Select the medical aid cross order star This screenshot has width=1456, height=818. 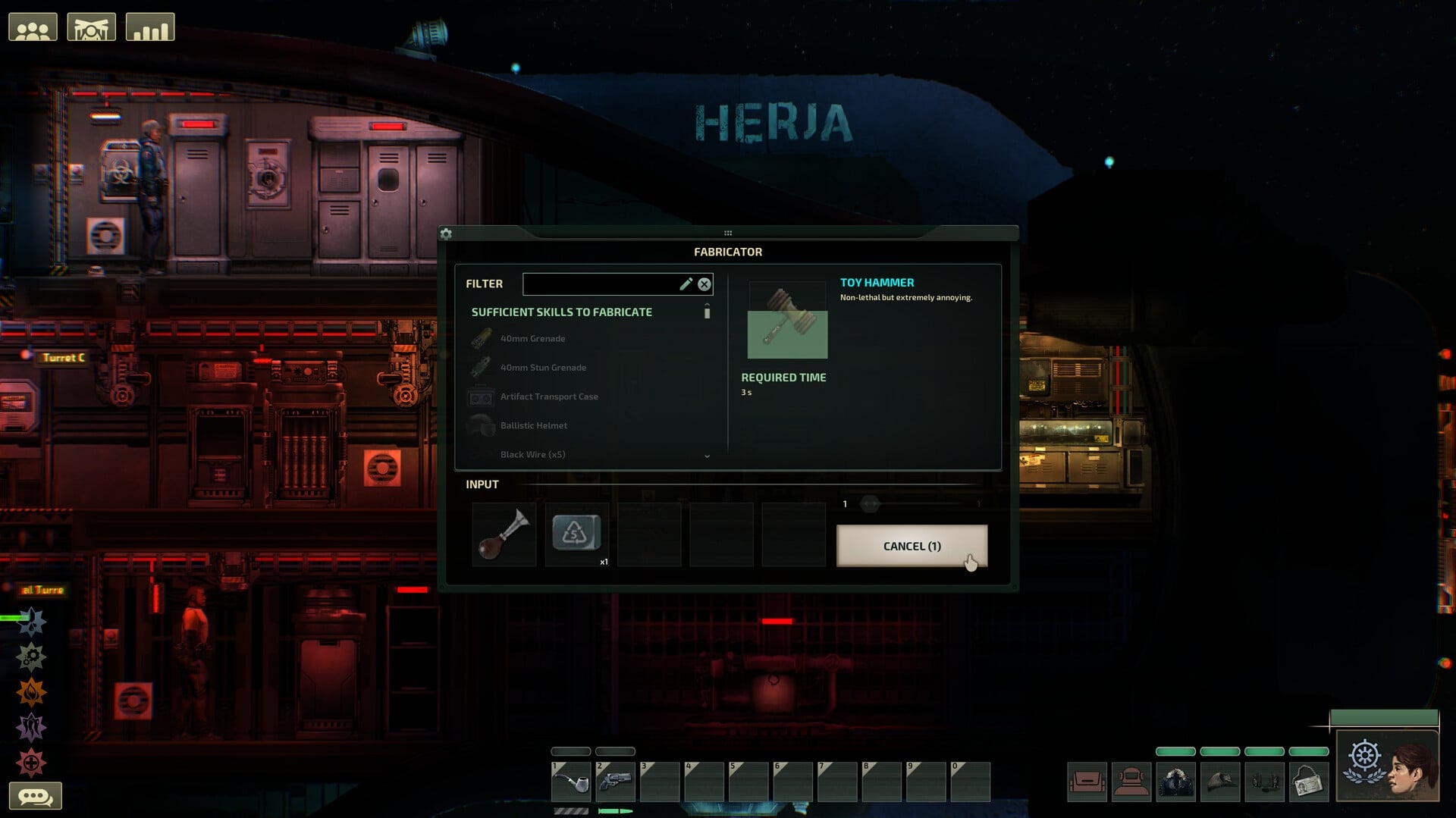pos(31,761)
